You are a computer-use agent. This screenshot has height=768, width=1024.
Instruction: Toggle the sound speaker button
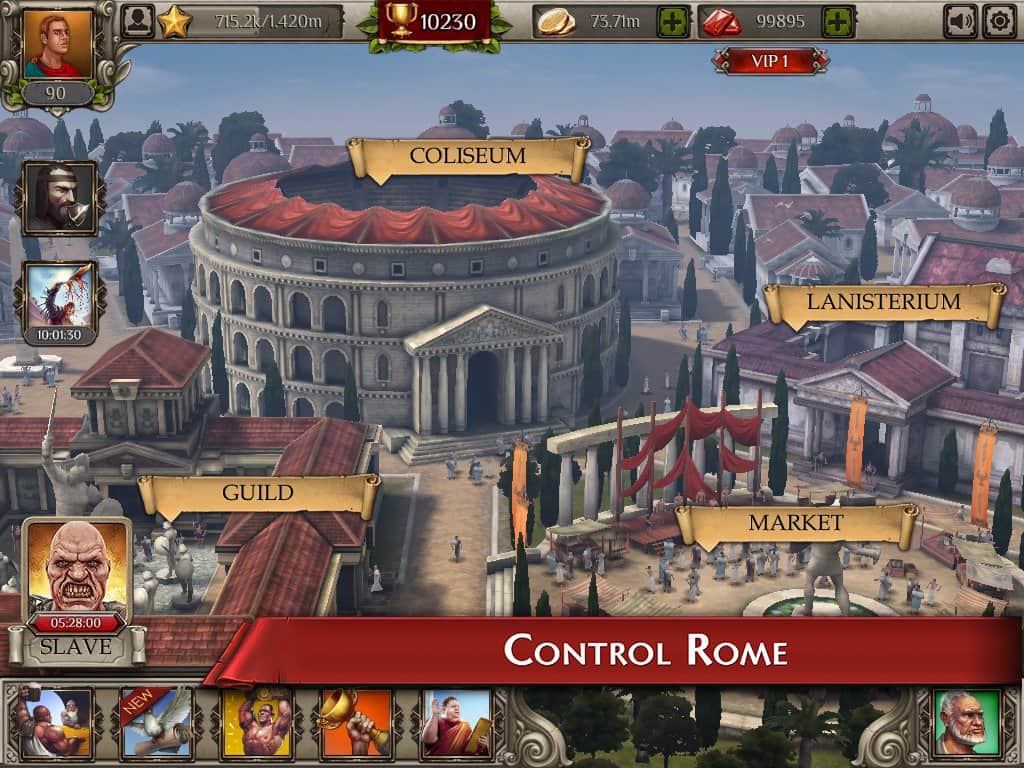click(x=961, y=21)
